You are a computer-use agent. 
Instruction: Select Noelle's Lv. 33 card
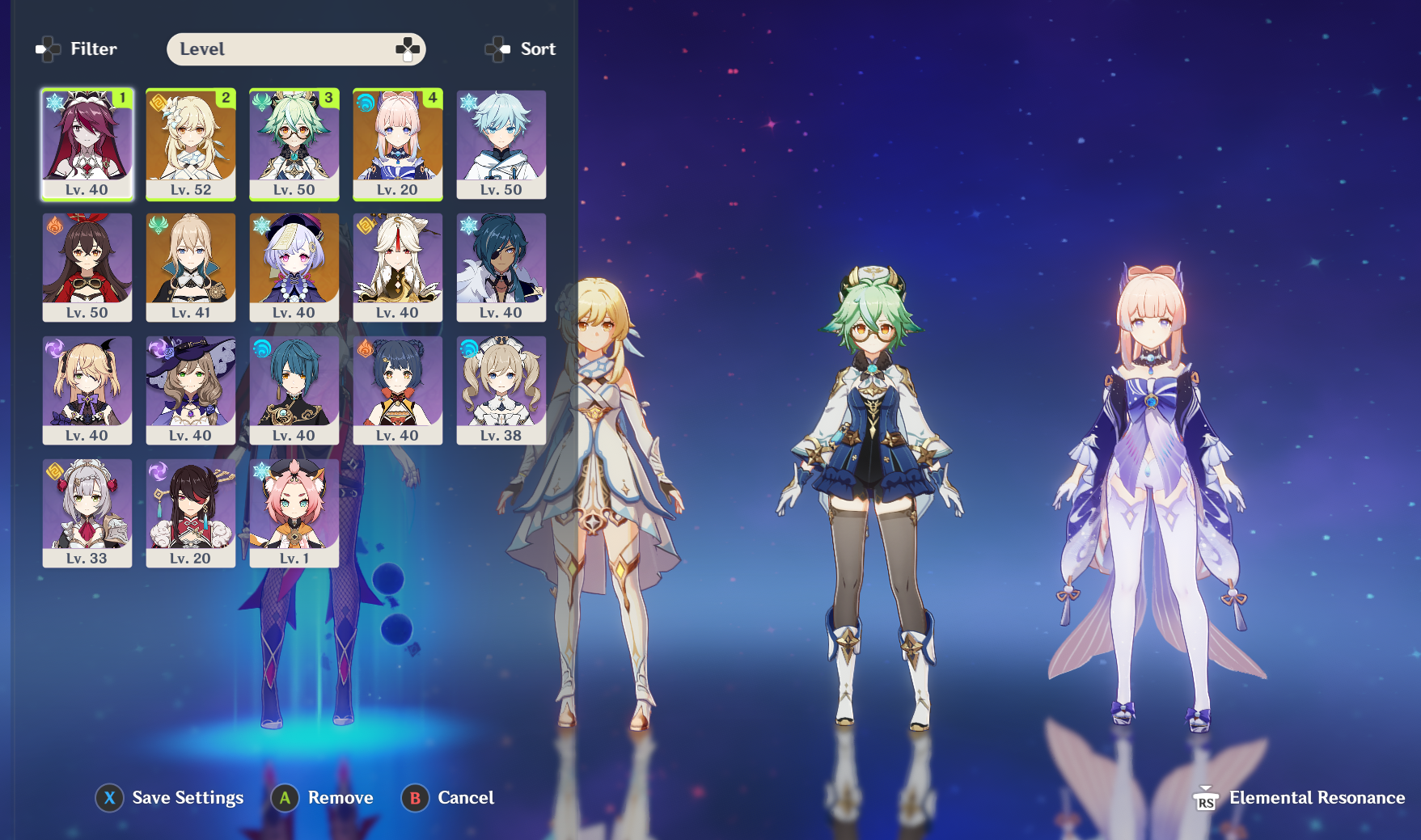pyautogui.click(x=87, y=513)
